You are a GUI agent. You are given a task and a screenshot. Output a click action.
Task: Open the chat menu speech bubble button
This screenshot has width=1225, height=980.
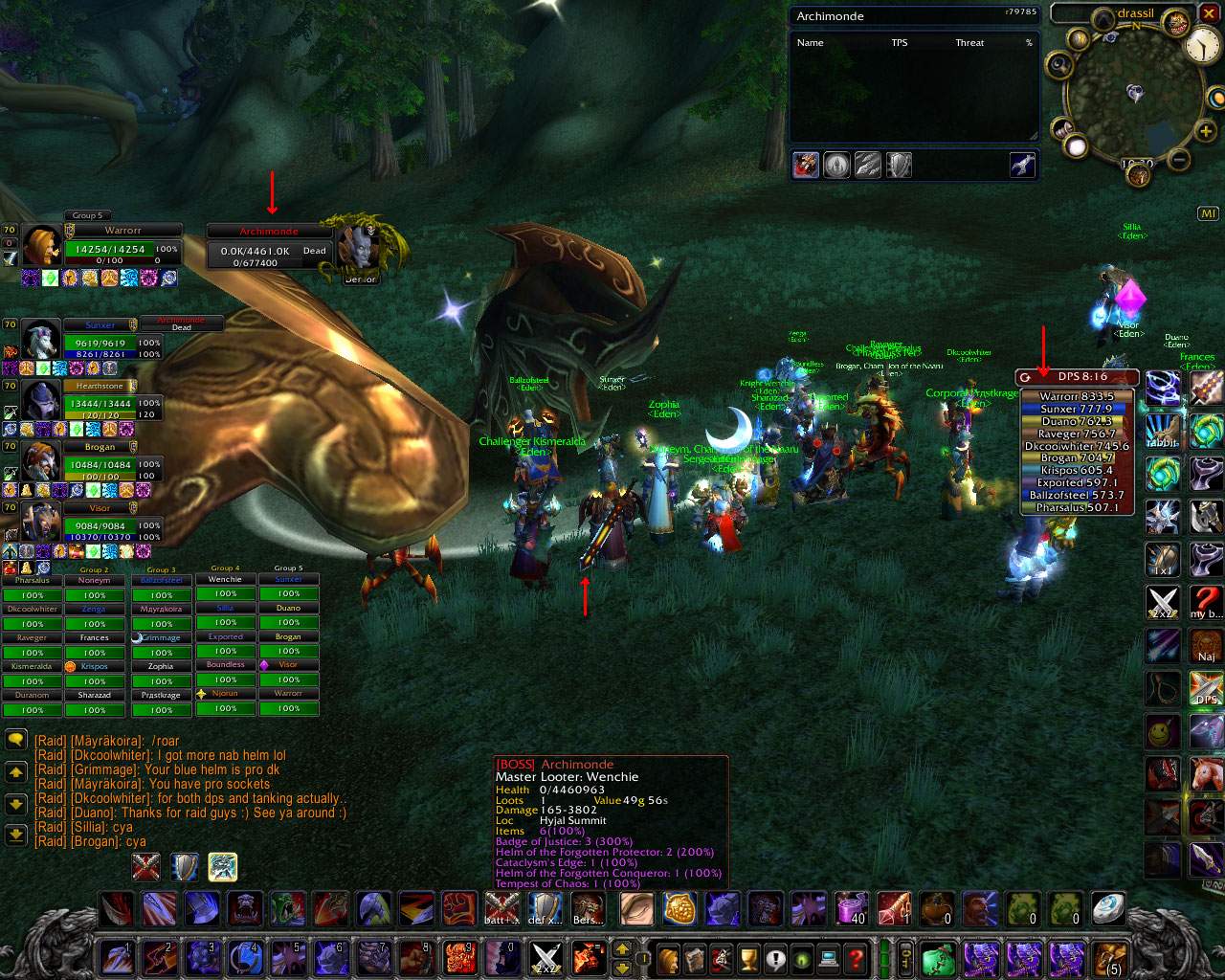[x=15, y=740]
